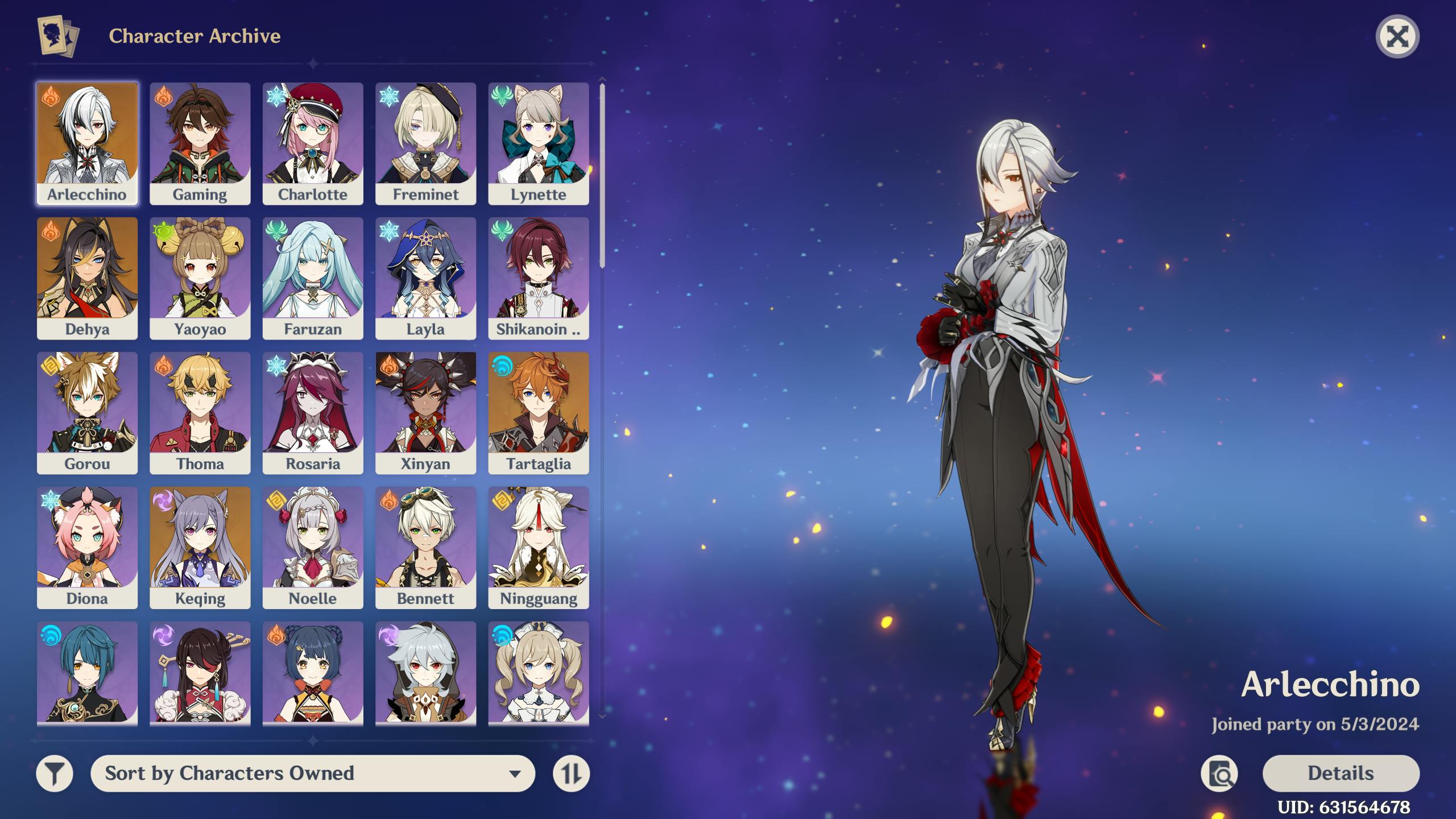1456x819 pixels.
Task: Pick the Lynette character tile
Action: (x=538, y=143)
